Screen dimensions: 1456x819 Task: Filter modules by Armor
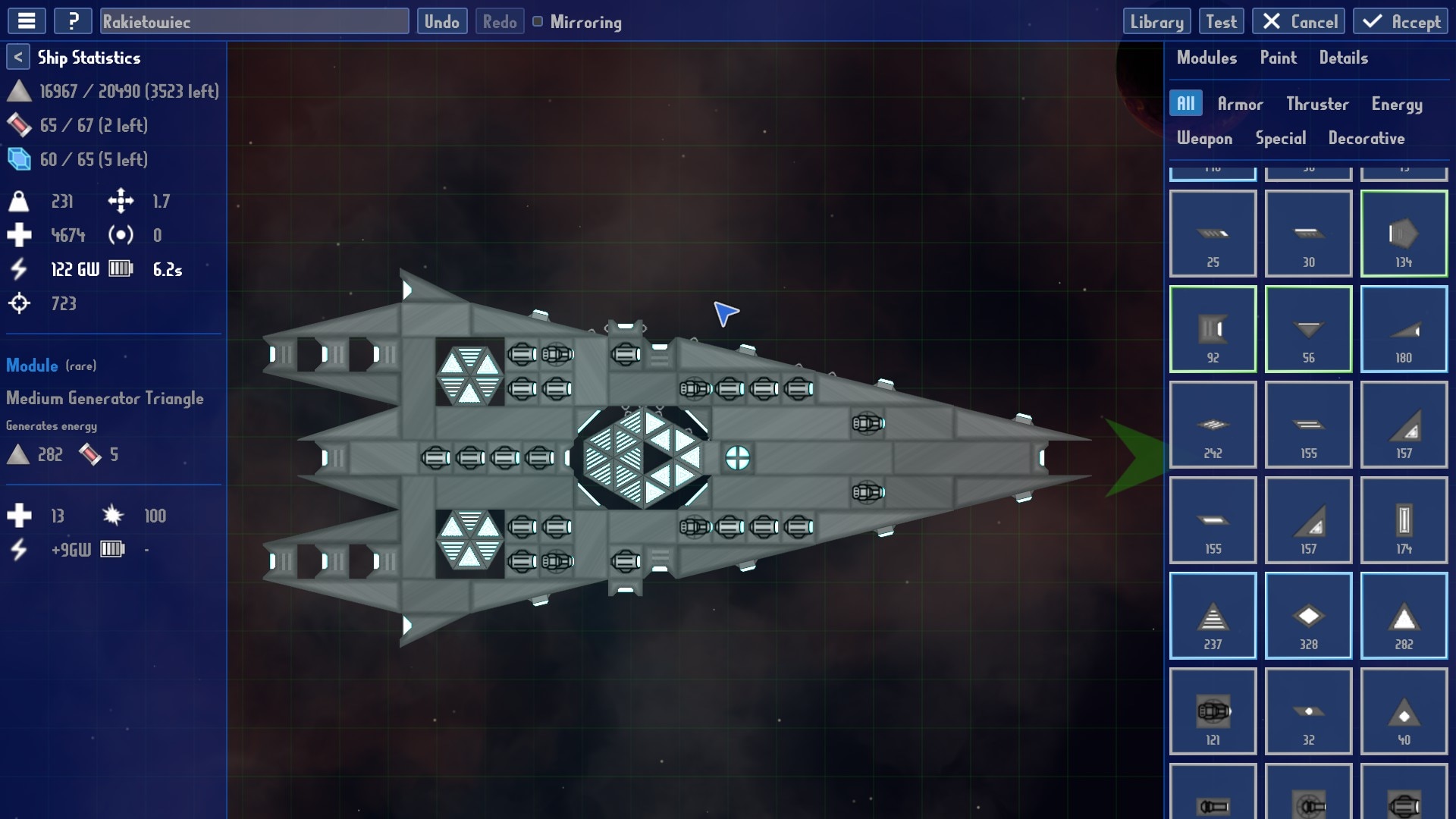pyautogui.click(x=1240, y=104)
